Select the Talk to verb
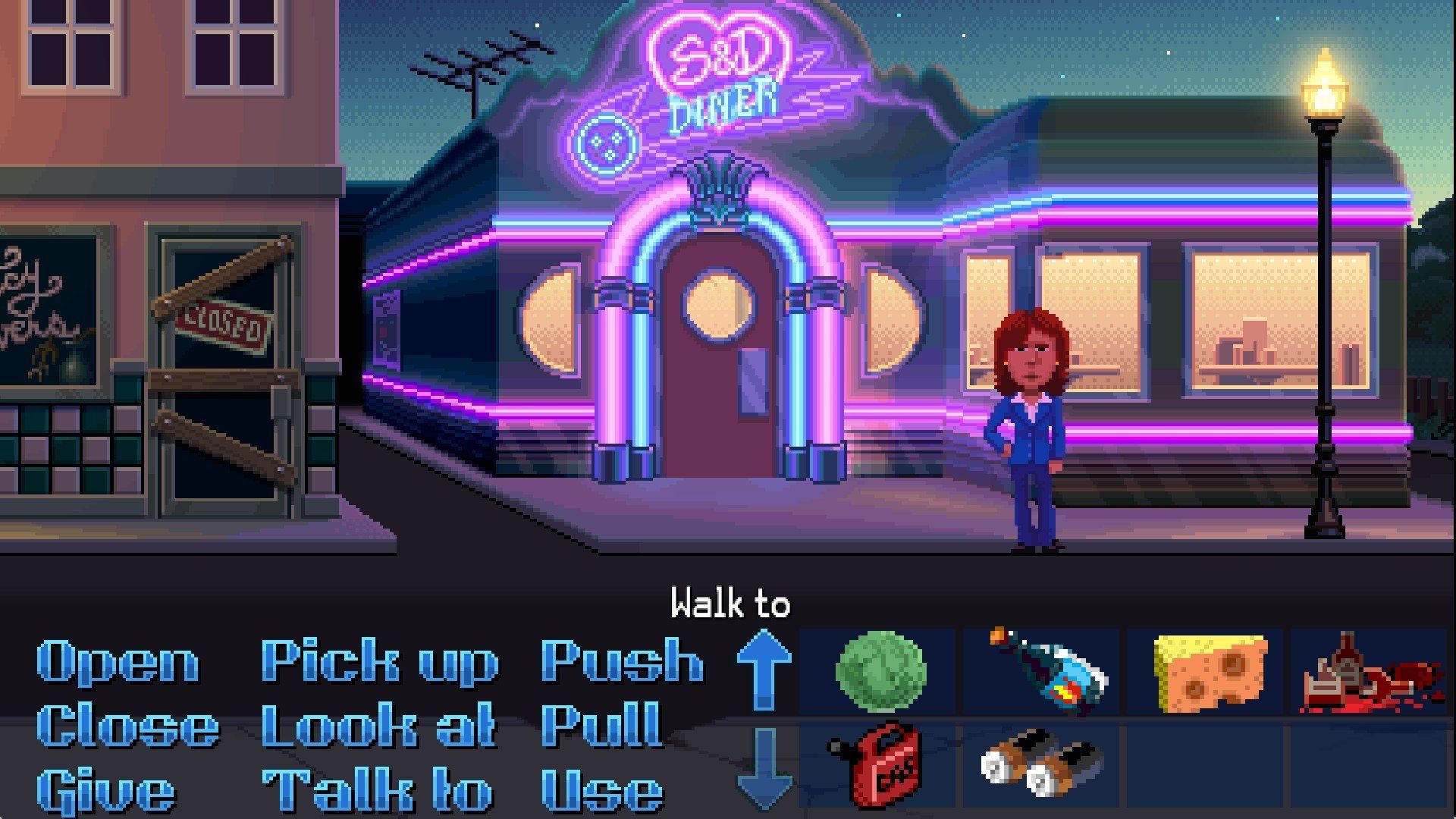 point(378,791)
